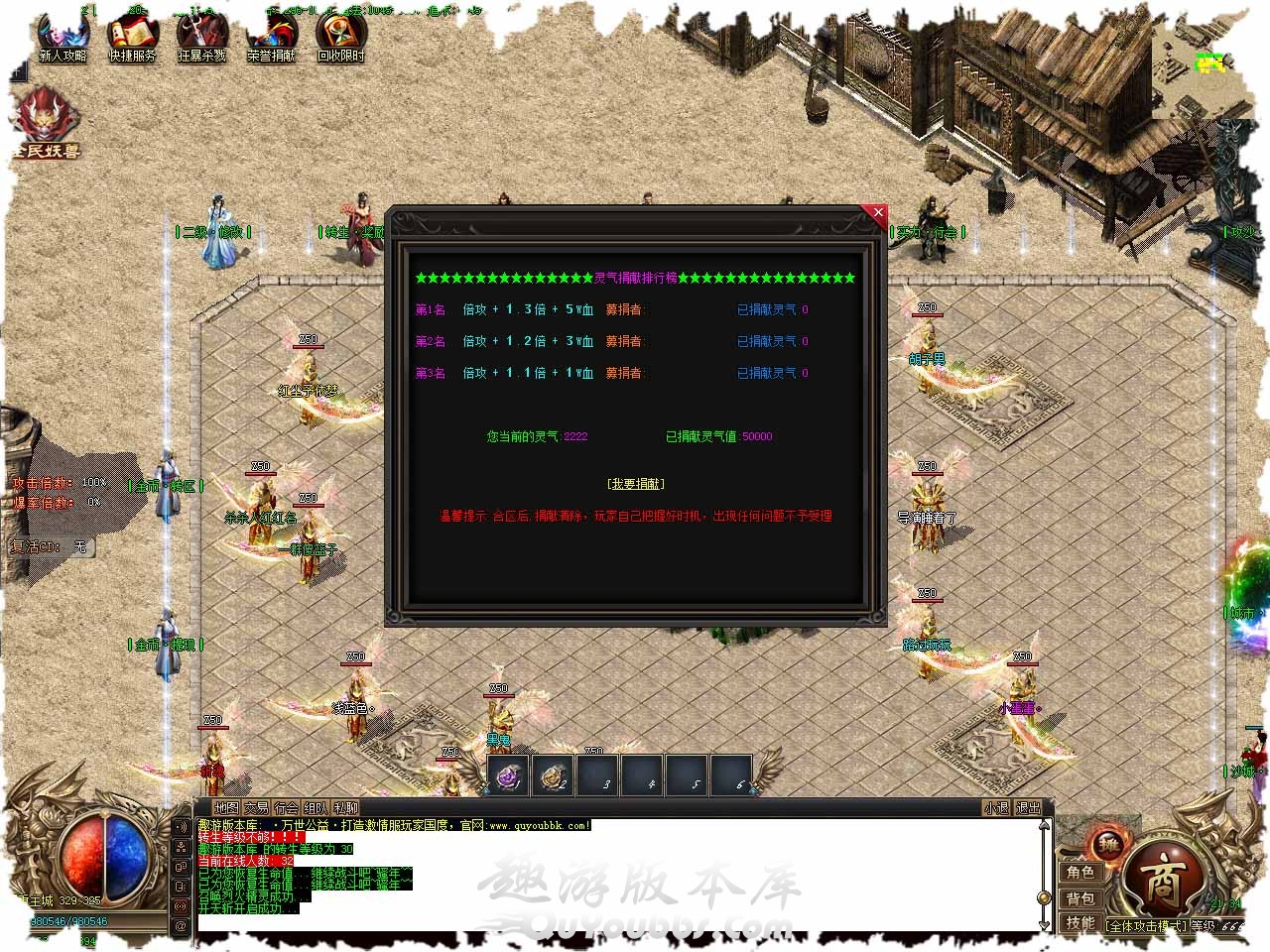Open the 背包 backpack
This screenshot has width=1270, height=952.
tap(1080, 898)
